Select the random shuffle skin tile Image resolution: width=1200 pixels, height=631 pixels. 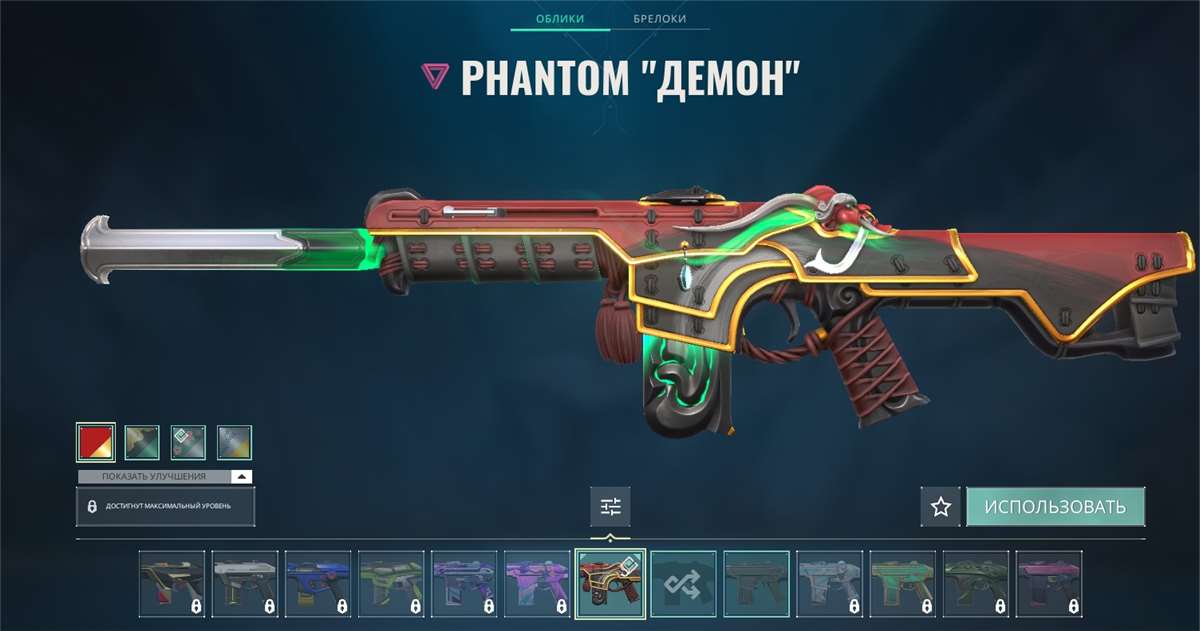point(684,583)
